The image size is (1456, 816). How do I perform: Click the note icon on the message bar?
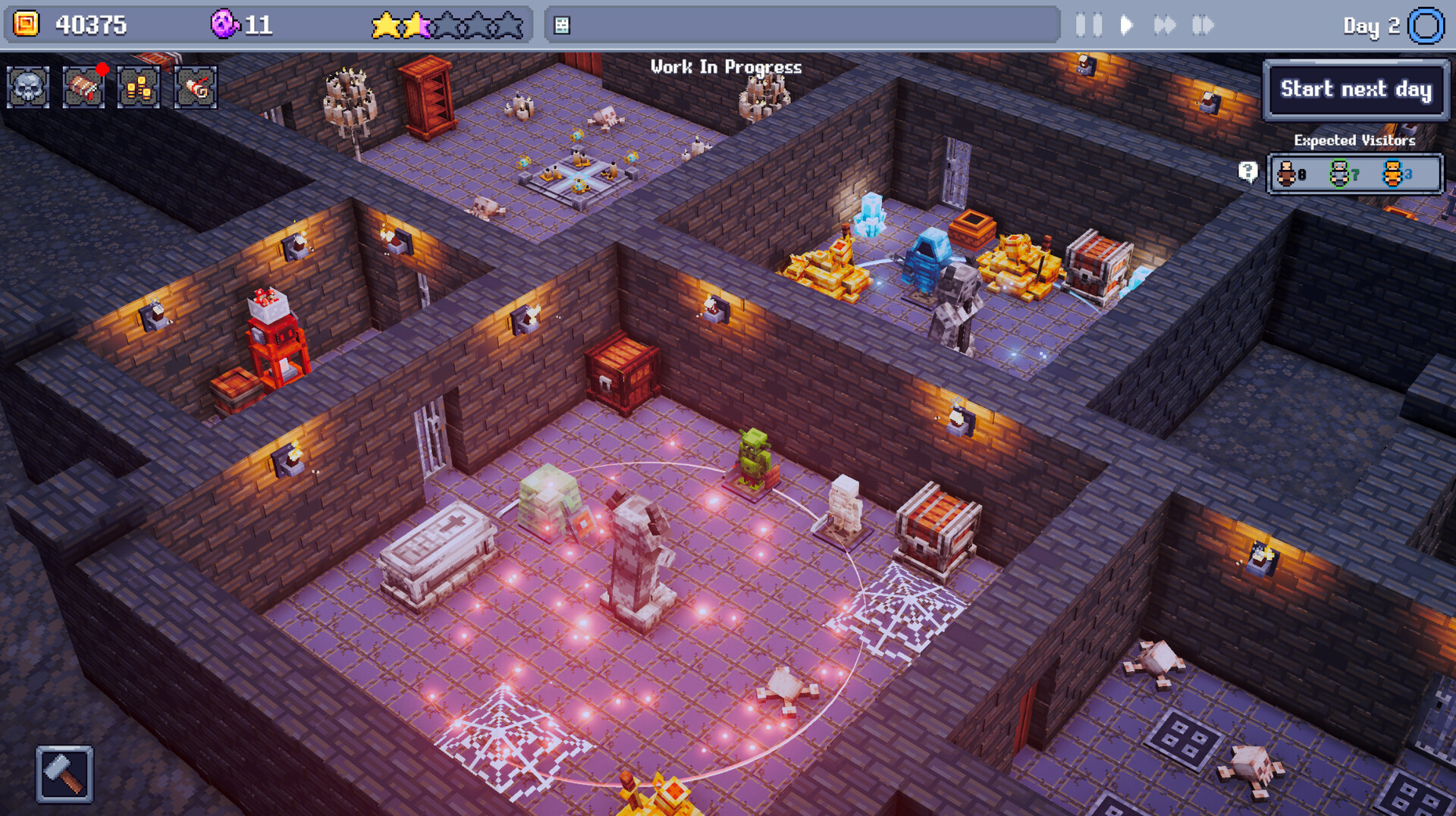click(x=561, y=24)
